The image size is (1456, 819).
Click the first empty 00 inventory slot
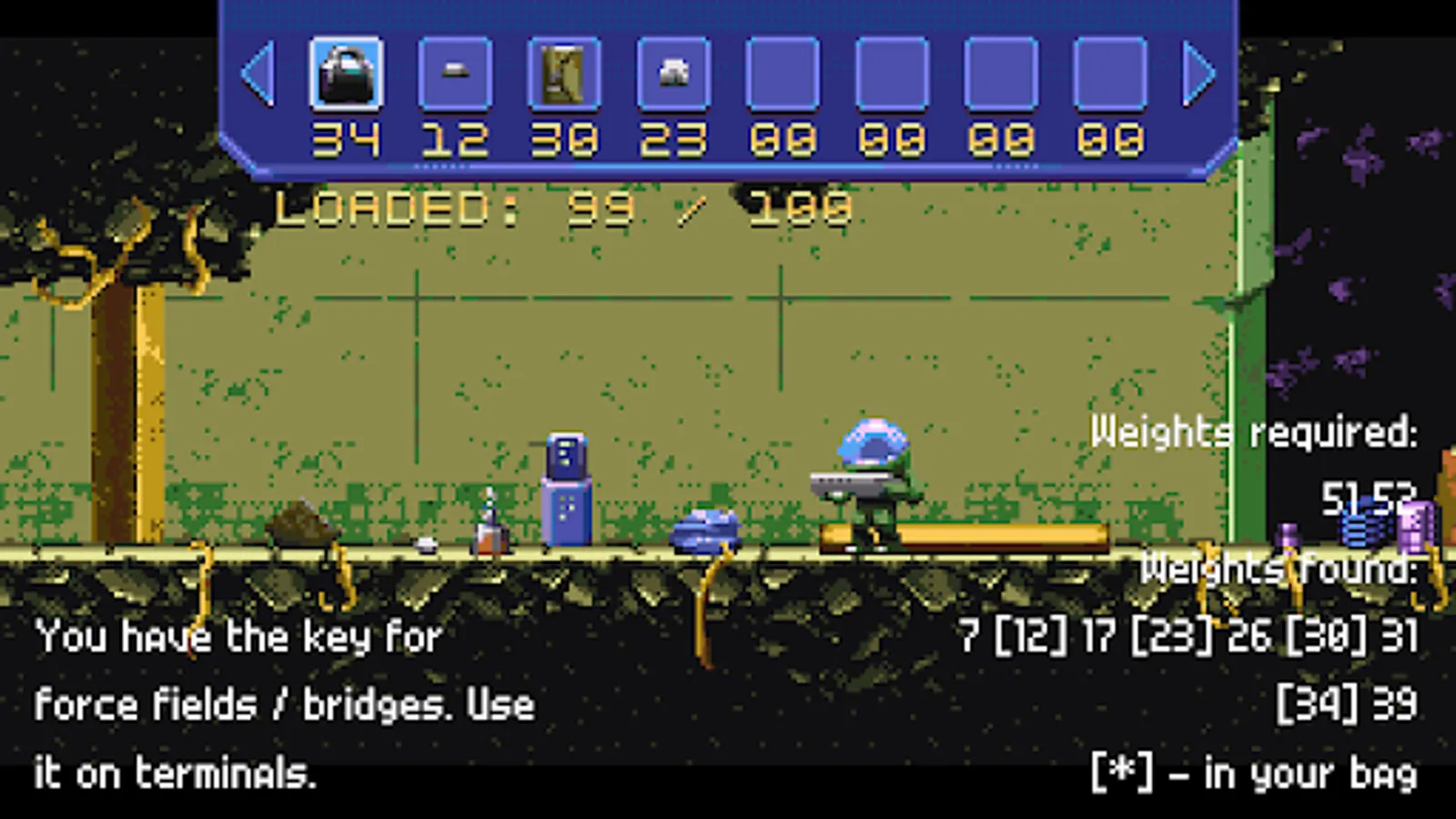point(784,73)
